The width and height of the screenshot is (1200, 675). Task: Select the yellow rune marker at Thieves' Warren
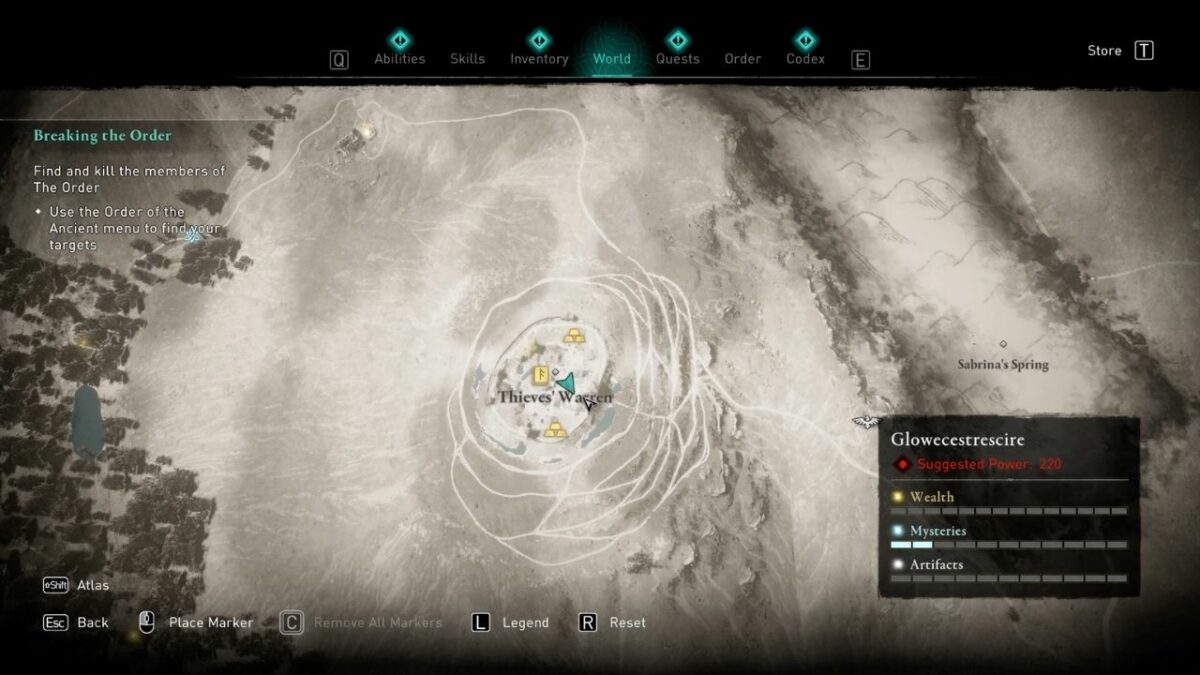click(541, 376)
